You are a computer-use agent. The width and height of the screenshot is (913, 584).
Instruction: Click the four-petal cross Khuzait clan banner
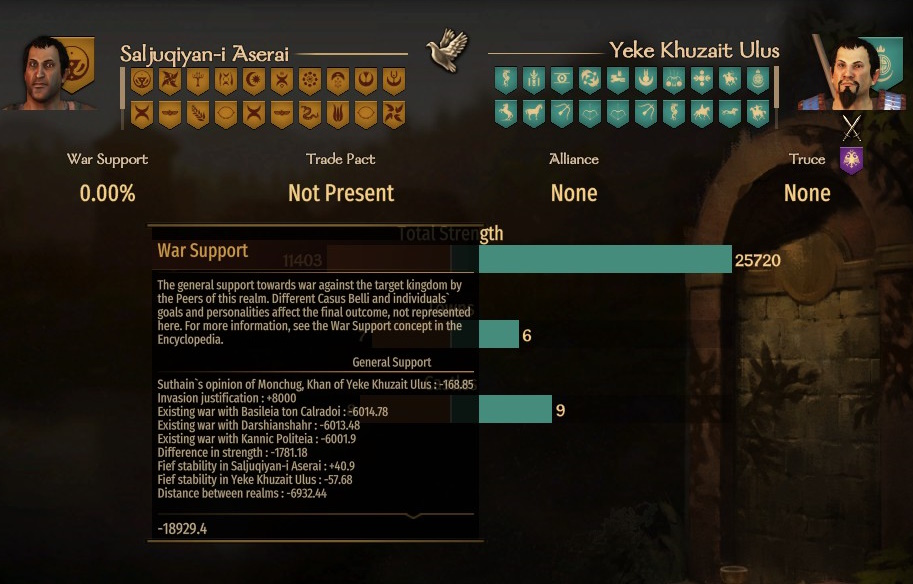[x=702, y=81]
